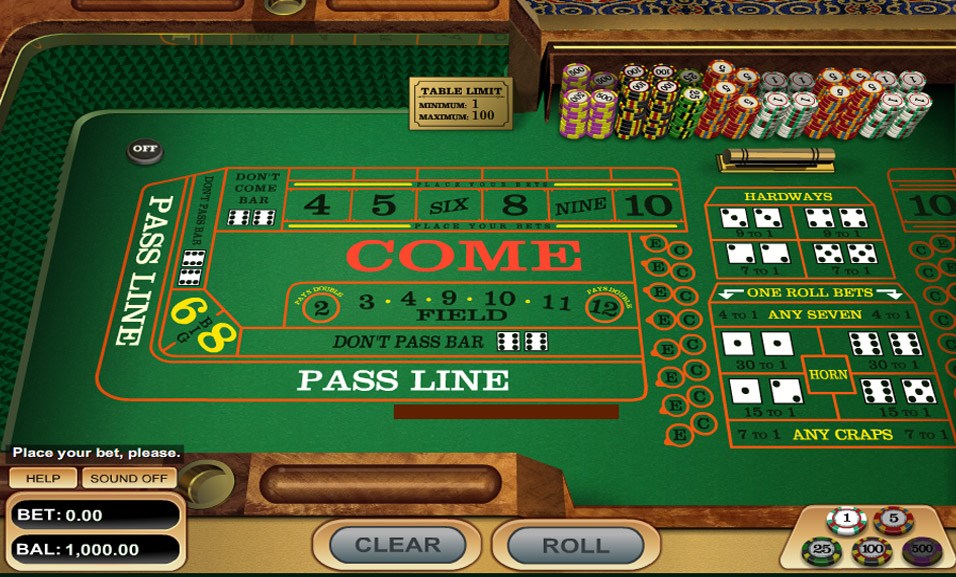
Task: Select the 1 value chip
Action: (846, 519)
